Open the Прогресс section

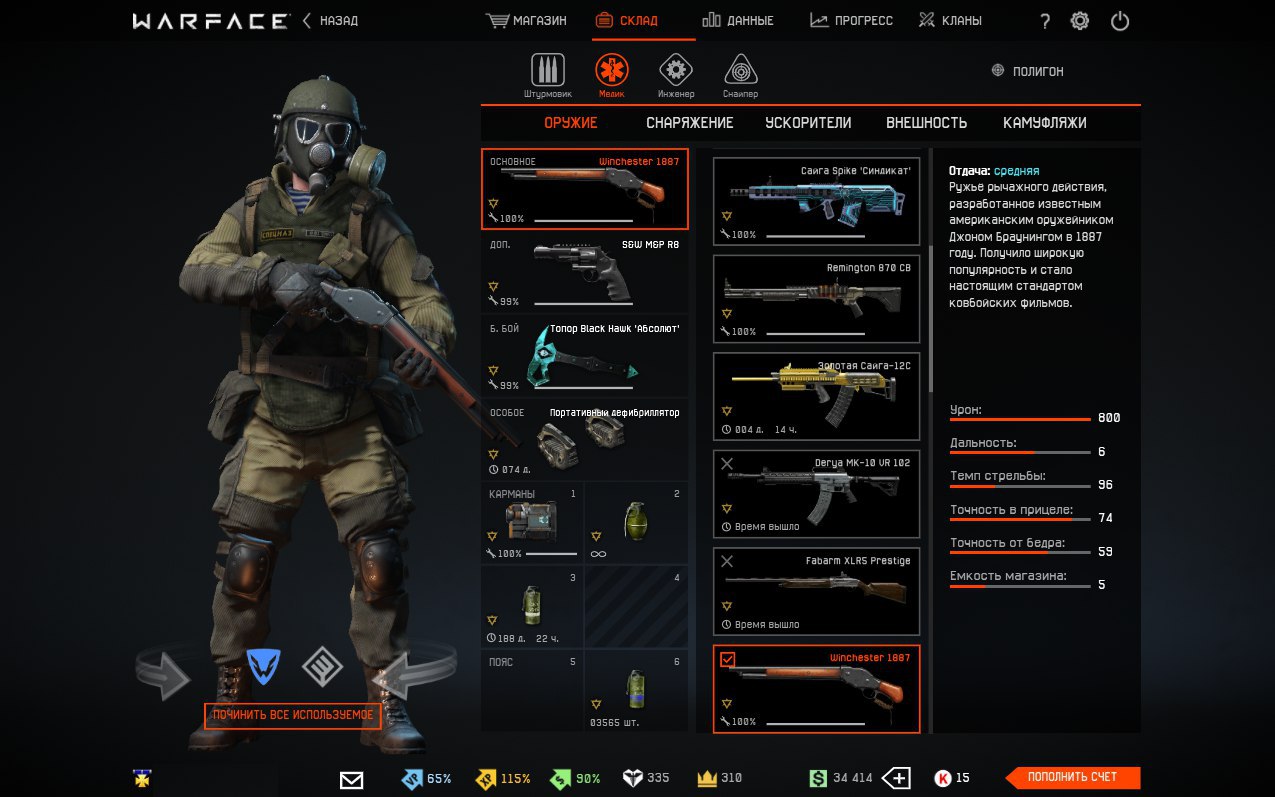[x=851, y=20]
